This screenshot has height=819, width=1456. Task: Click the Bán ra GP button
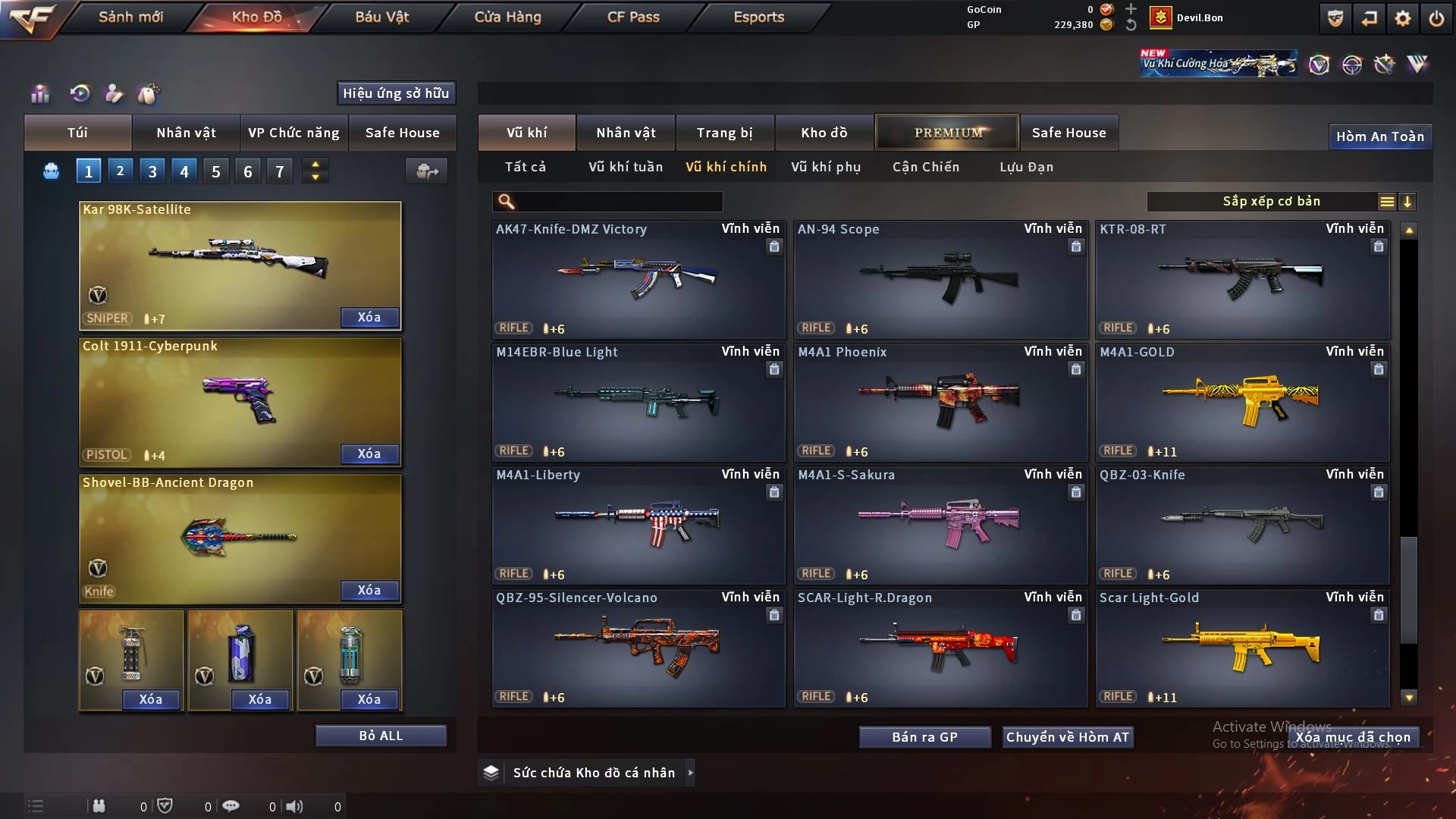924,737
